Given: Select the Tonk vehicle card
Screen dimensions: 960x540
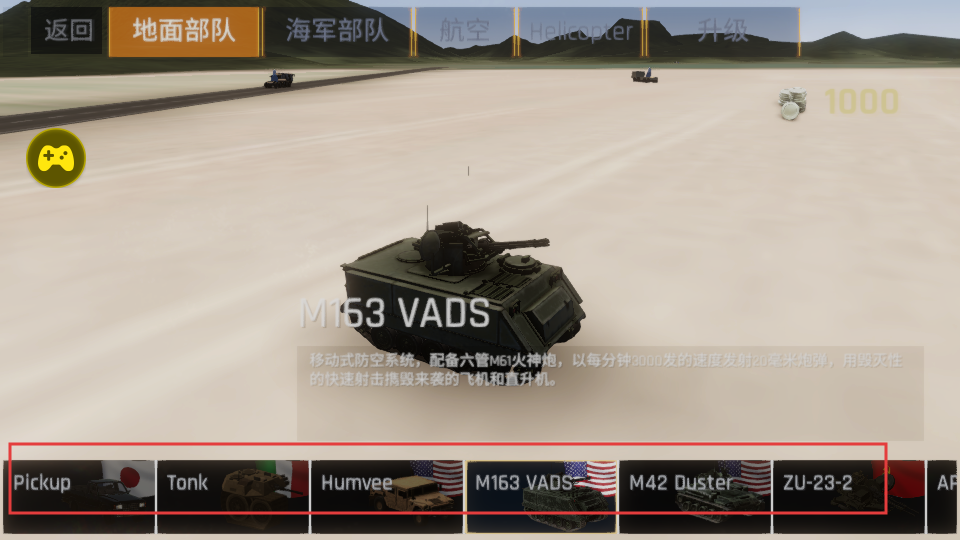Looking at the screenshot, I should 233,496.
